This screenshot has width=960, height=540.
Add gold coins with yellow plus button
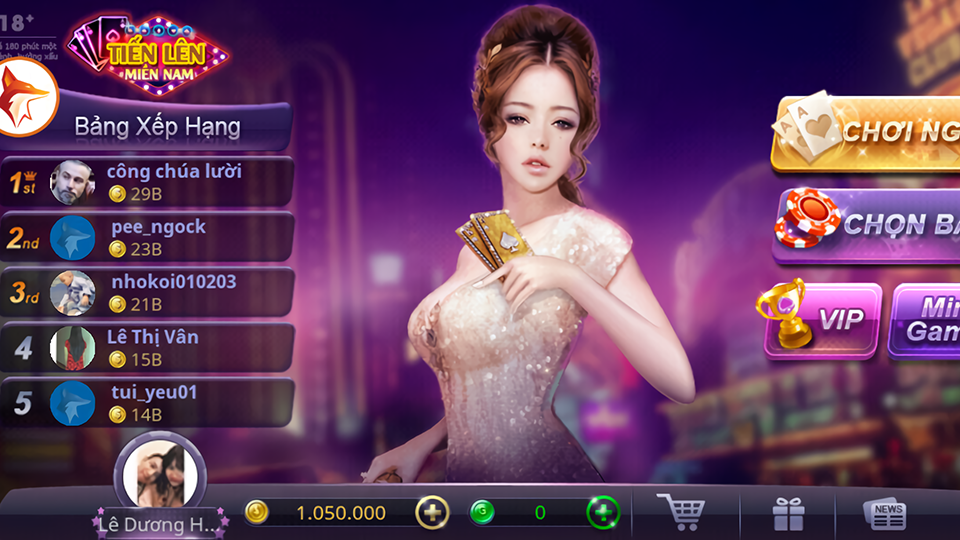coord(432,513)
